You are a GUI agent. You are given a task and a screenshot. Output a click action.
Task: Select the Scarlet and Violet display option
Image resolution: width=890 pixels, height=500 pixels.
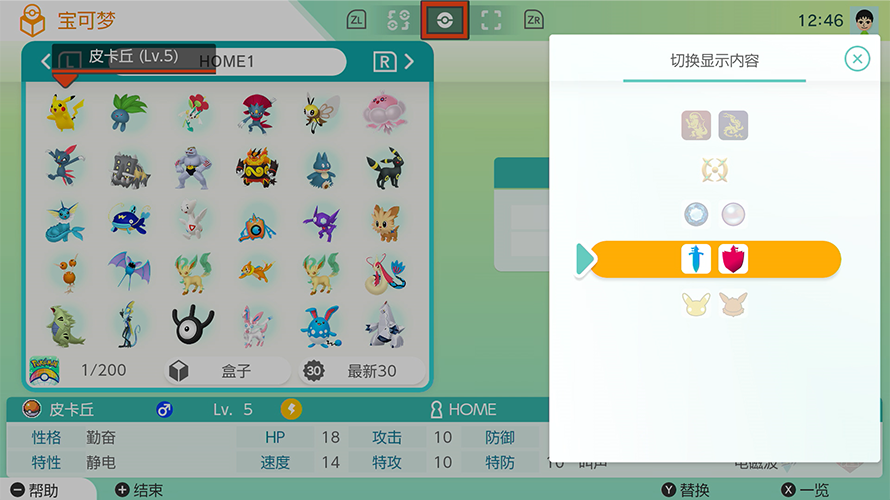click(x=715, y=125)
